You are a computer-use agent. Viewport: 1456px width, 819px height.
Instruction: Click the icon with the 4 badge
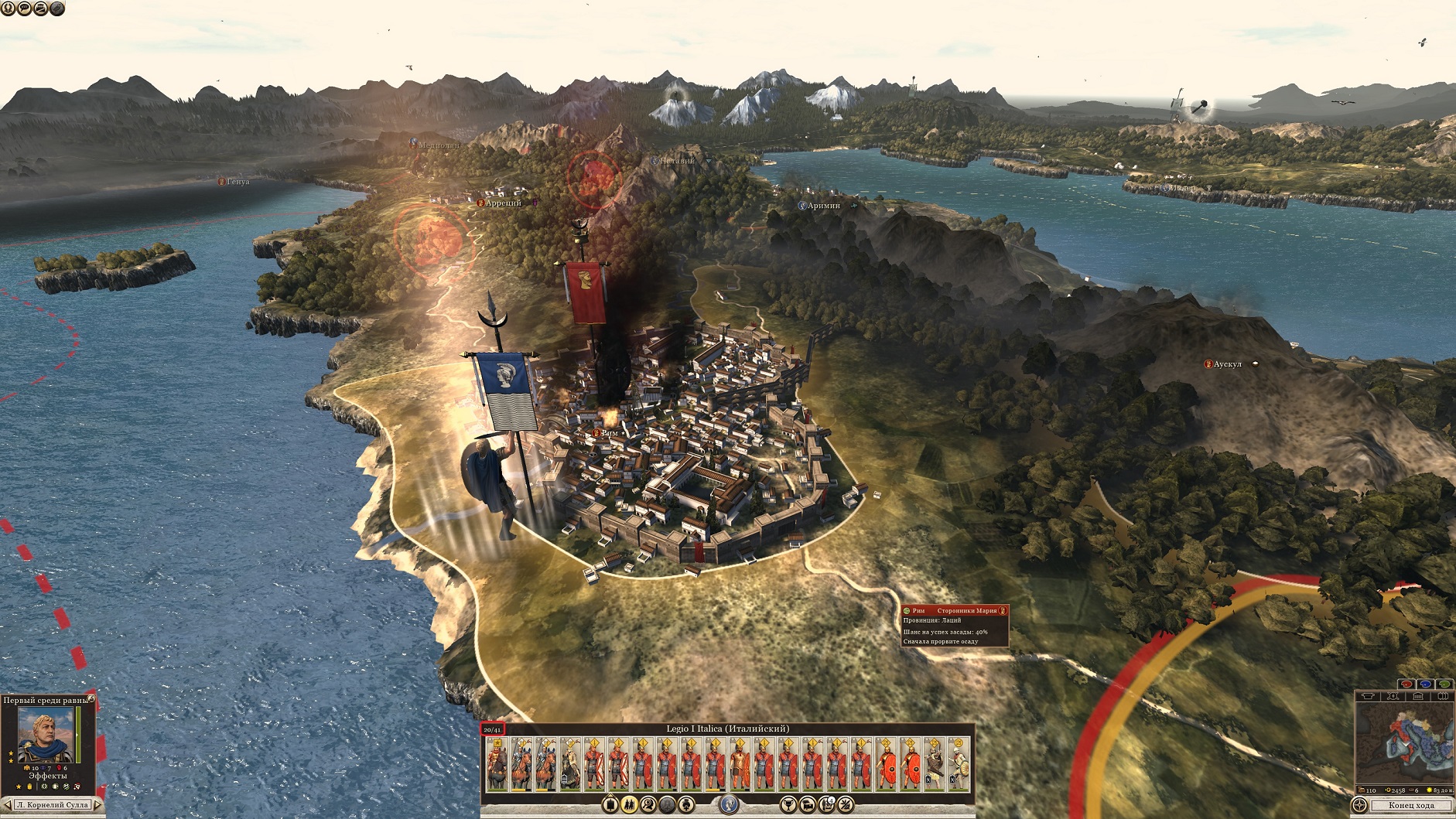point(825,805)
